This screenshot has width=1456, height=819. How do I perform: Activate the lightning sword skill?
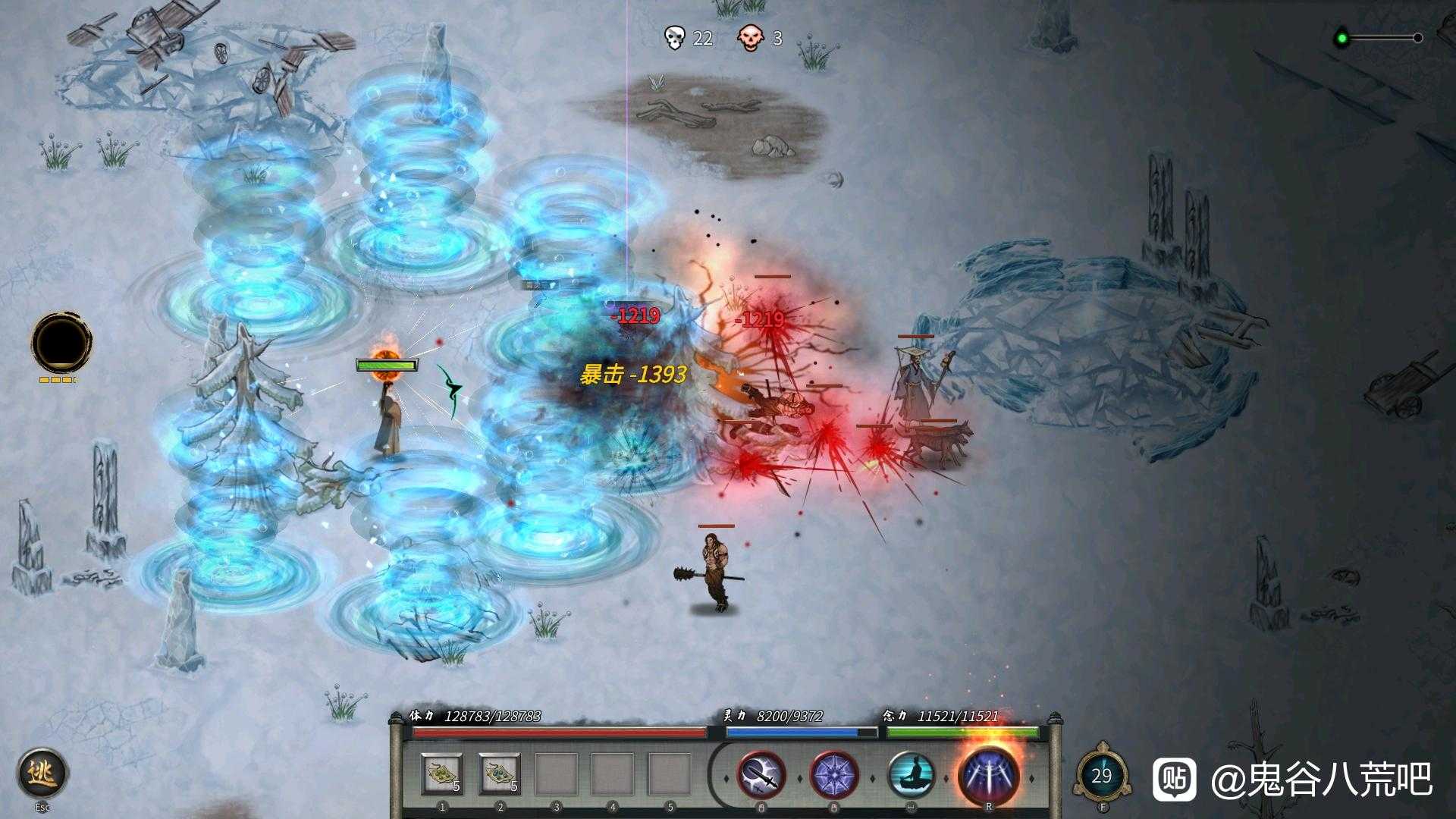point(761,777)
